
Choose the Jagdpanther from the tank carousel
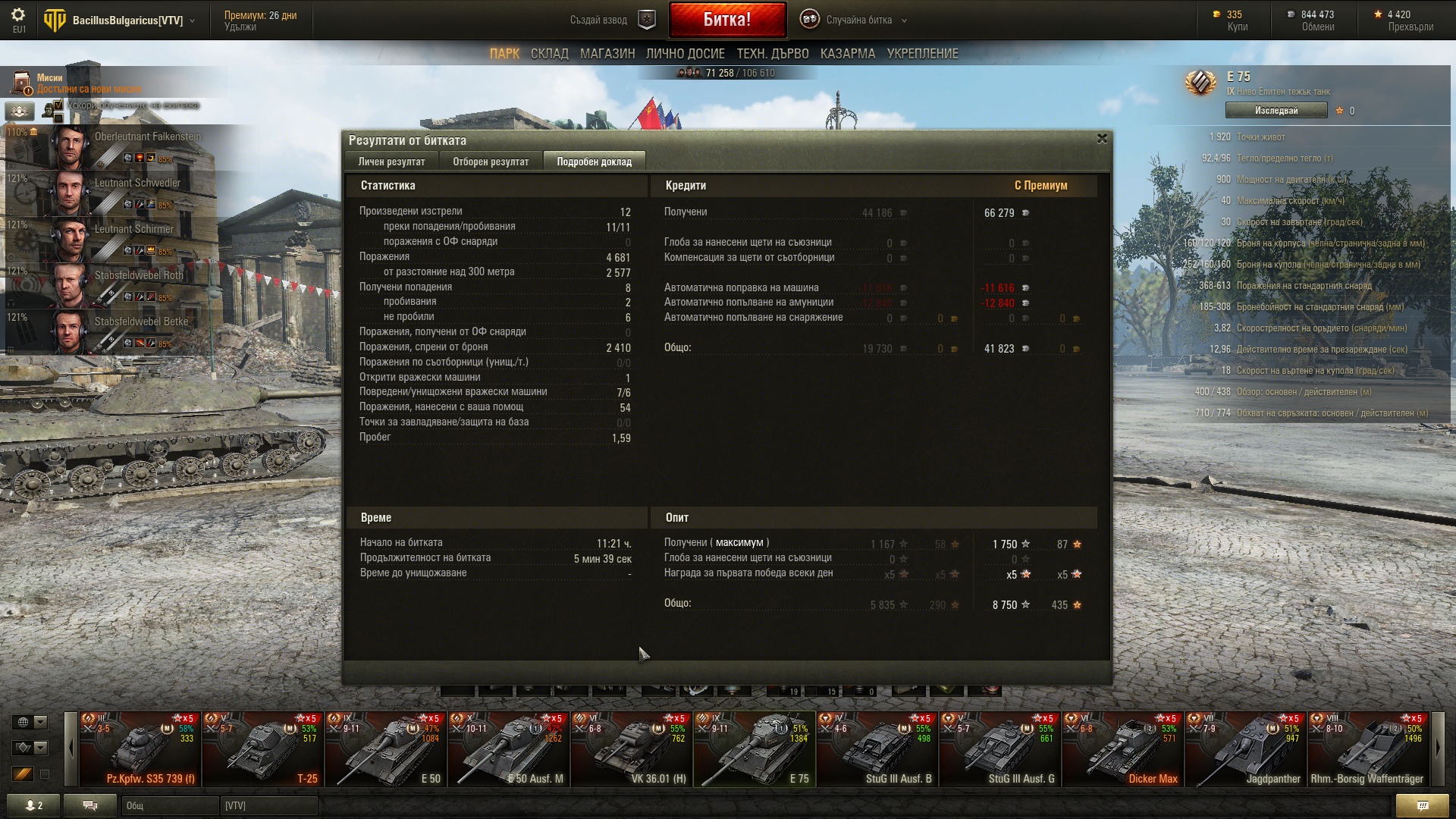point(1245,749)
